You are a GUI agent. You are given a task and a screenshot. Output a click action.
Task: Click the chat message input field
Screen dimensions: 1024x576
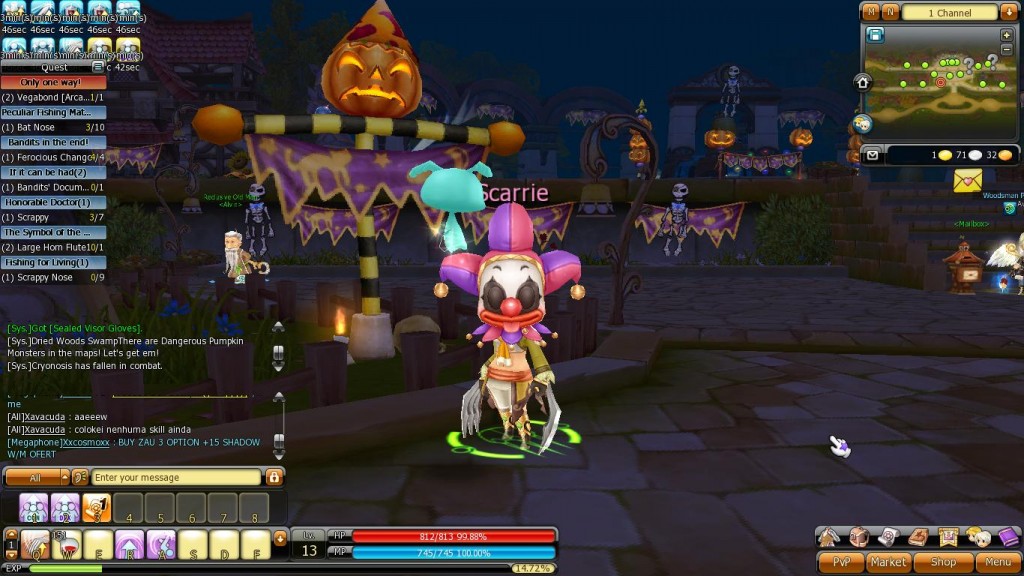(176, 478)
